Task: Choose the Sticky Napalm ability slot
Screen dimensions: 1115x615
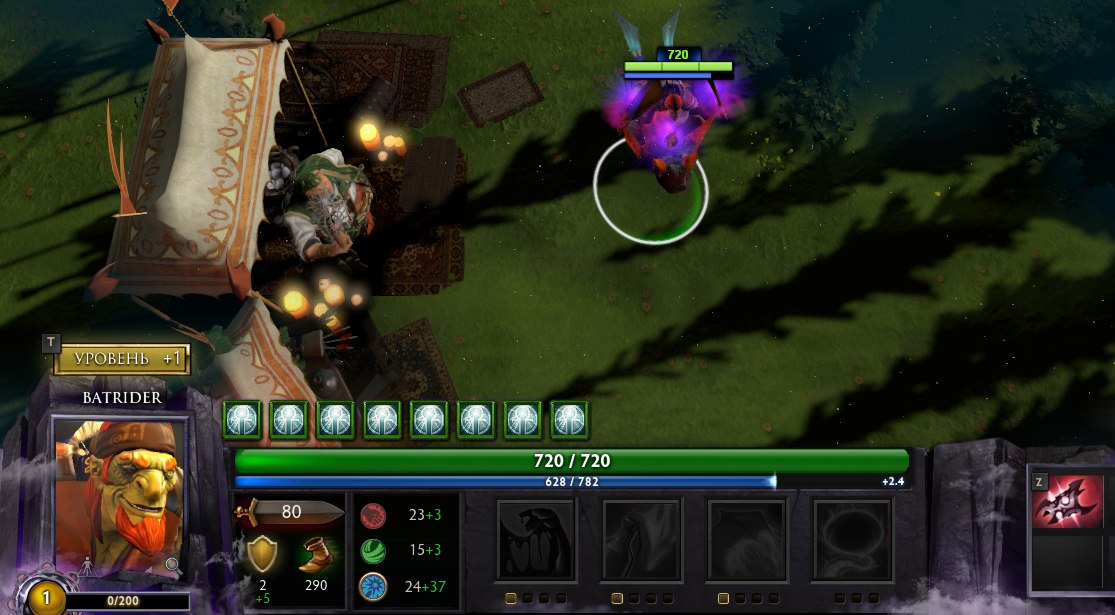Action: point(536,540)
